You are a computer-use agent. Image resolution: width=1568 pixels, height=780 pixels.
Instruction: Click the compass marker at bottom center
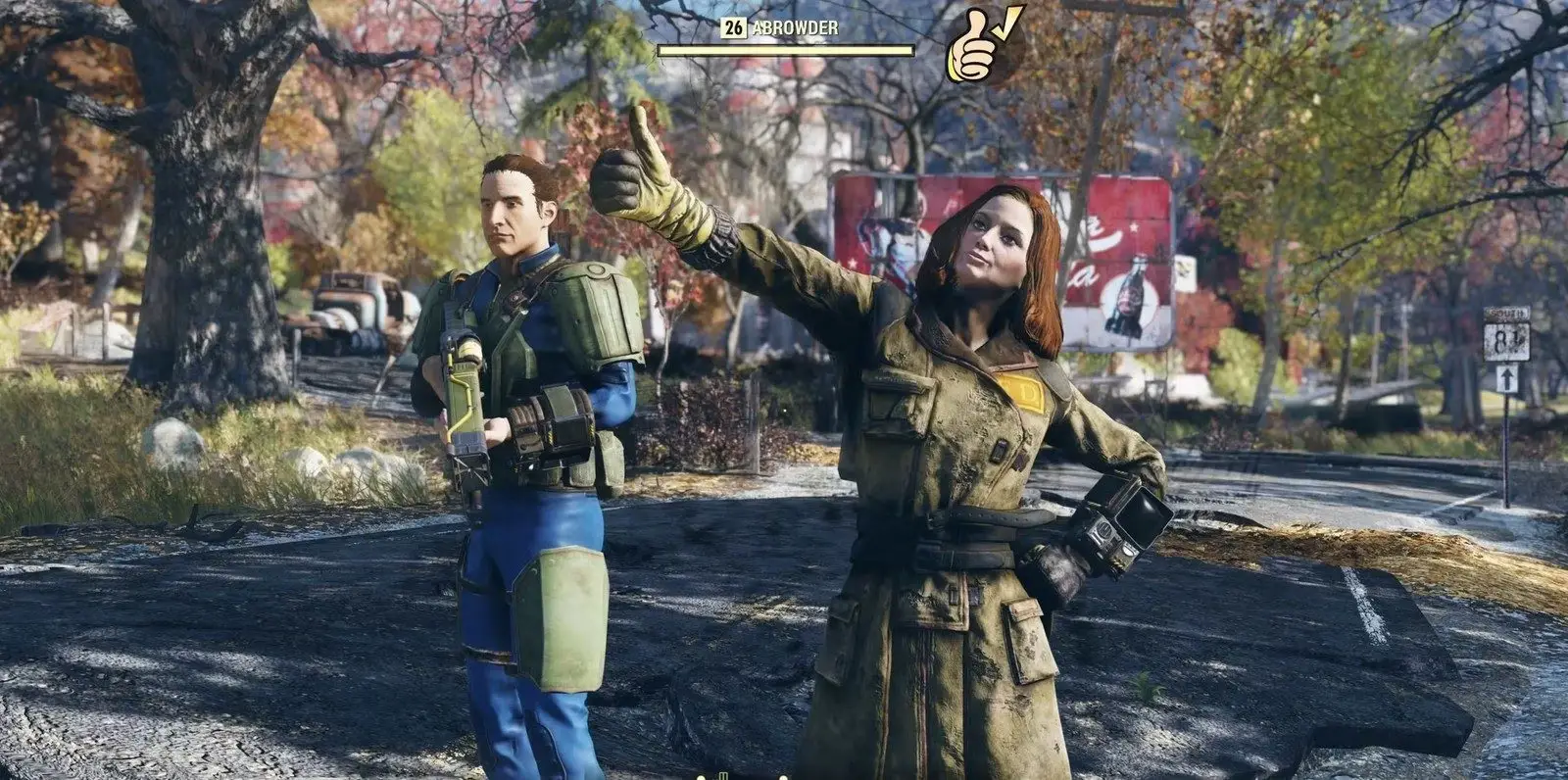pyautogui.click(x=723, y=776)
